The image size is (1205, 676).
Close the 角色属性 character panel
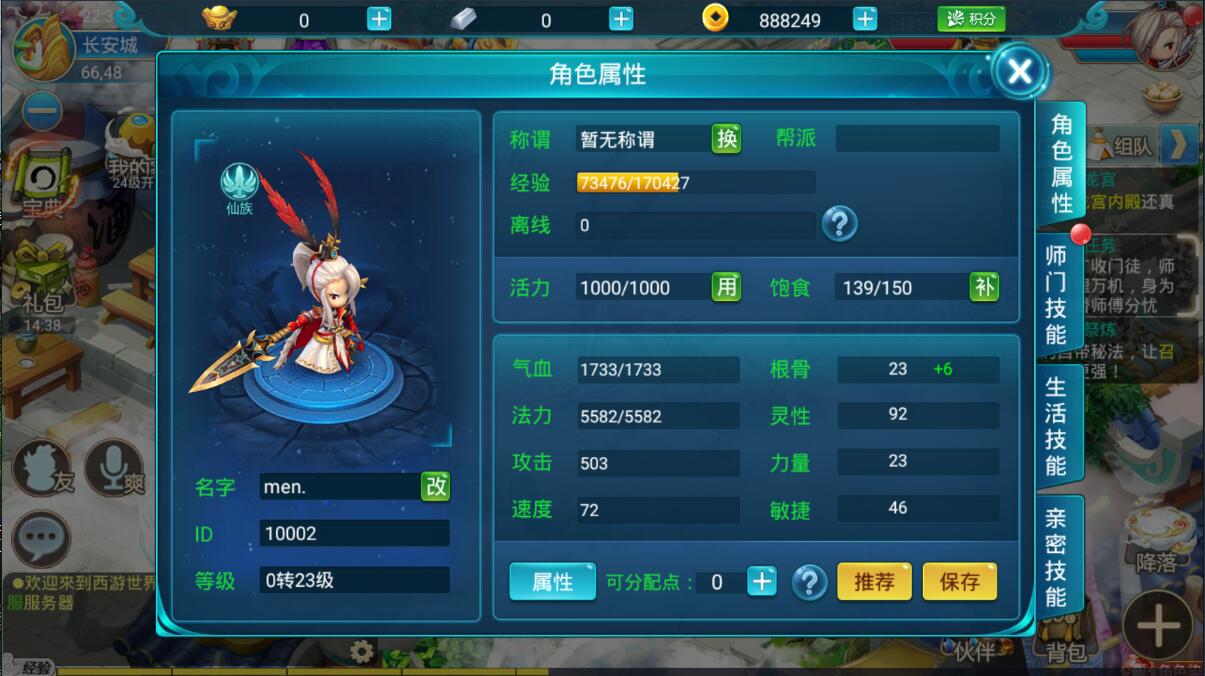pos(1019,71)
